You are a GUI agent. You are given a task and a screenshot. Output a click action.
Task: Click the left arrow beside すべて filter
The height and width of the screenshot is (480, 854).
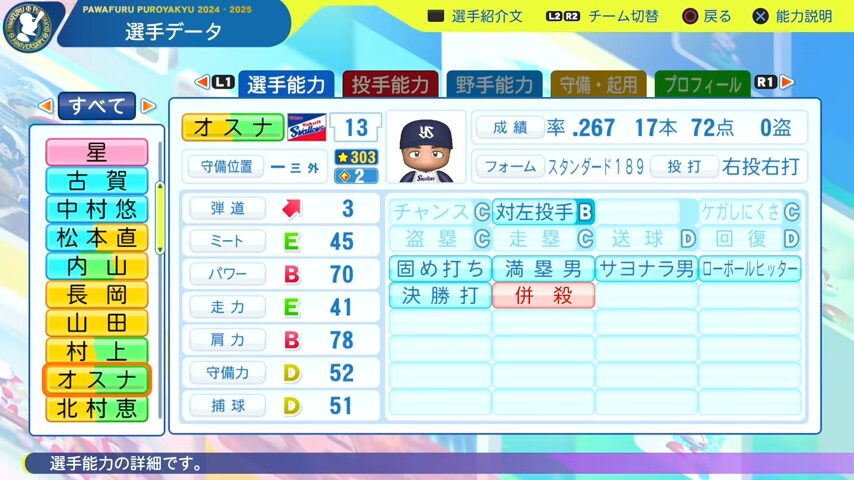46,105
